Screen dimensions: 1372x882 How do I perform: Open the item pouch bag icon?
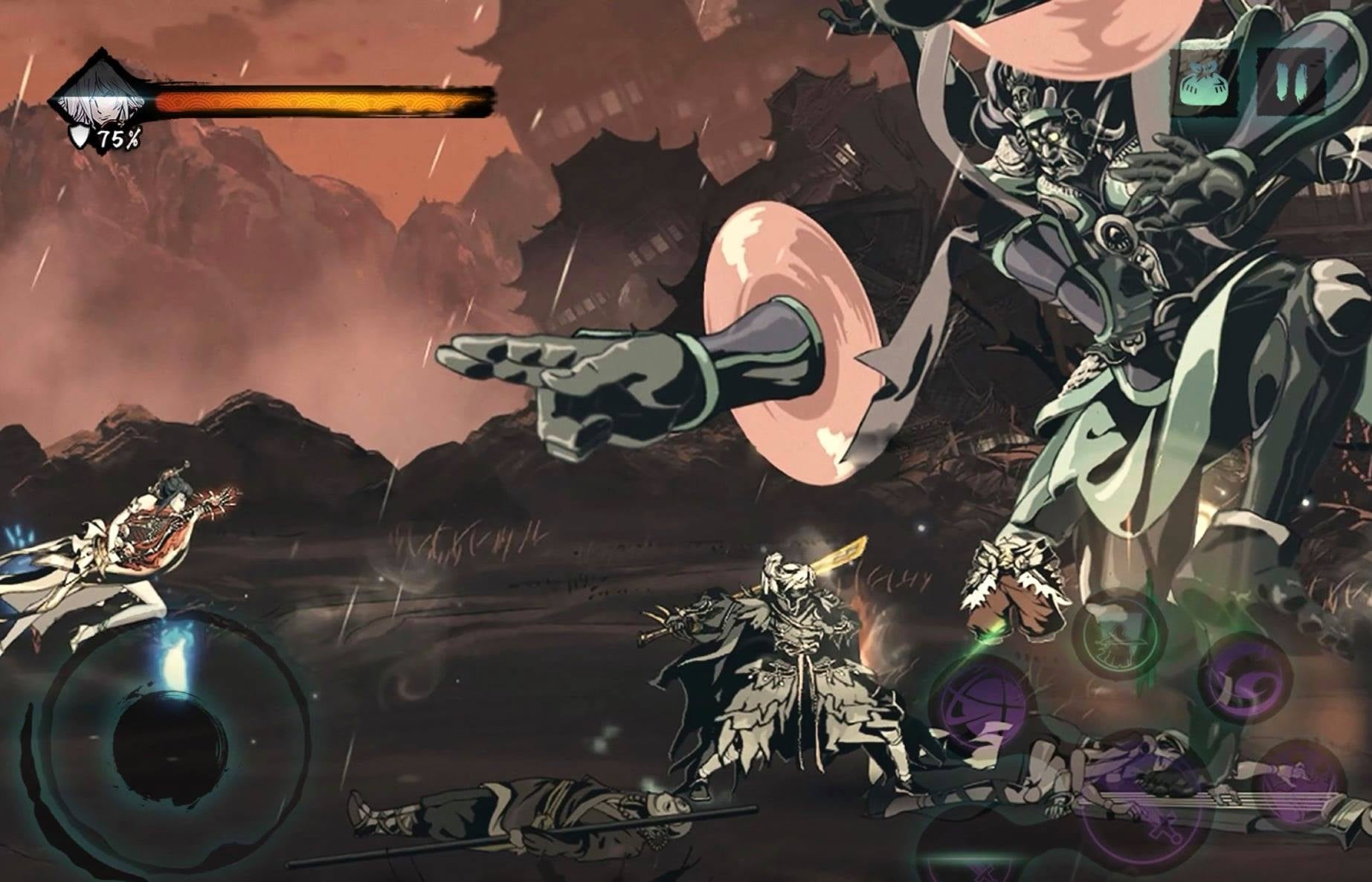point(1203,83)
